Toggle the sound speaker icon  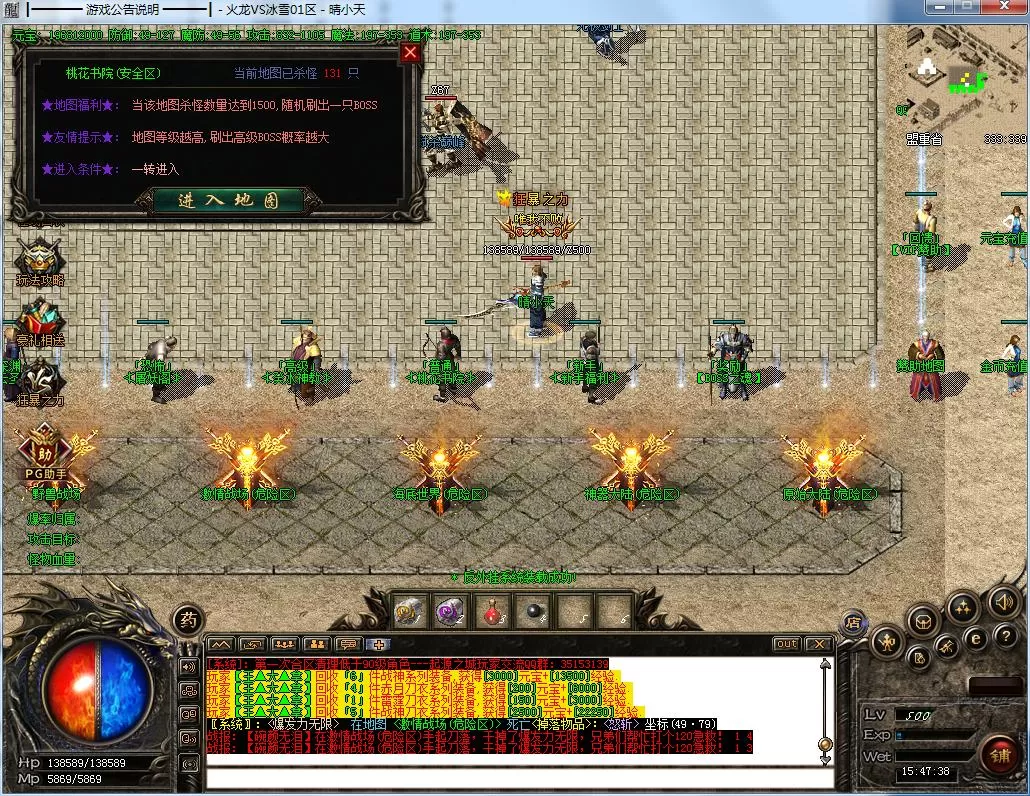(x=1003, y=601)
